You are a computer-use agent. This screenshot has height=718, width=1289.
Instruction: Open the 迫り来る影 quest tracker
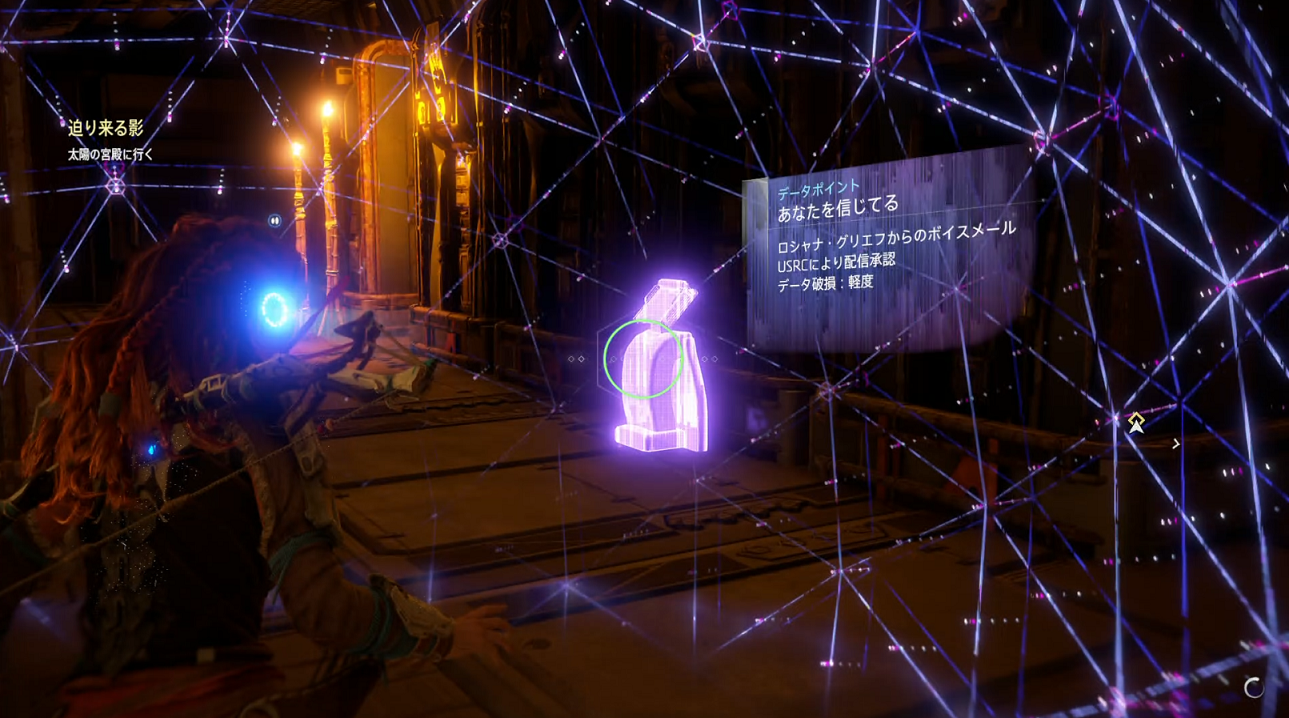[x=106, y=128]
